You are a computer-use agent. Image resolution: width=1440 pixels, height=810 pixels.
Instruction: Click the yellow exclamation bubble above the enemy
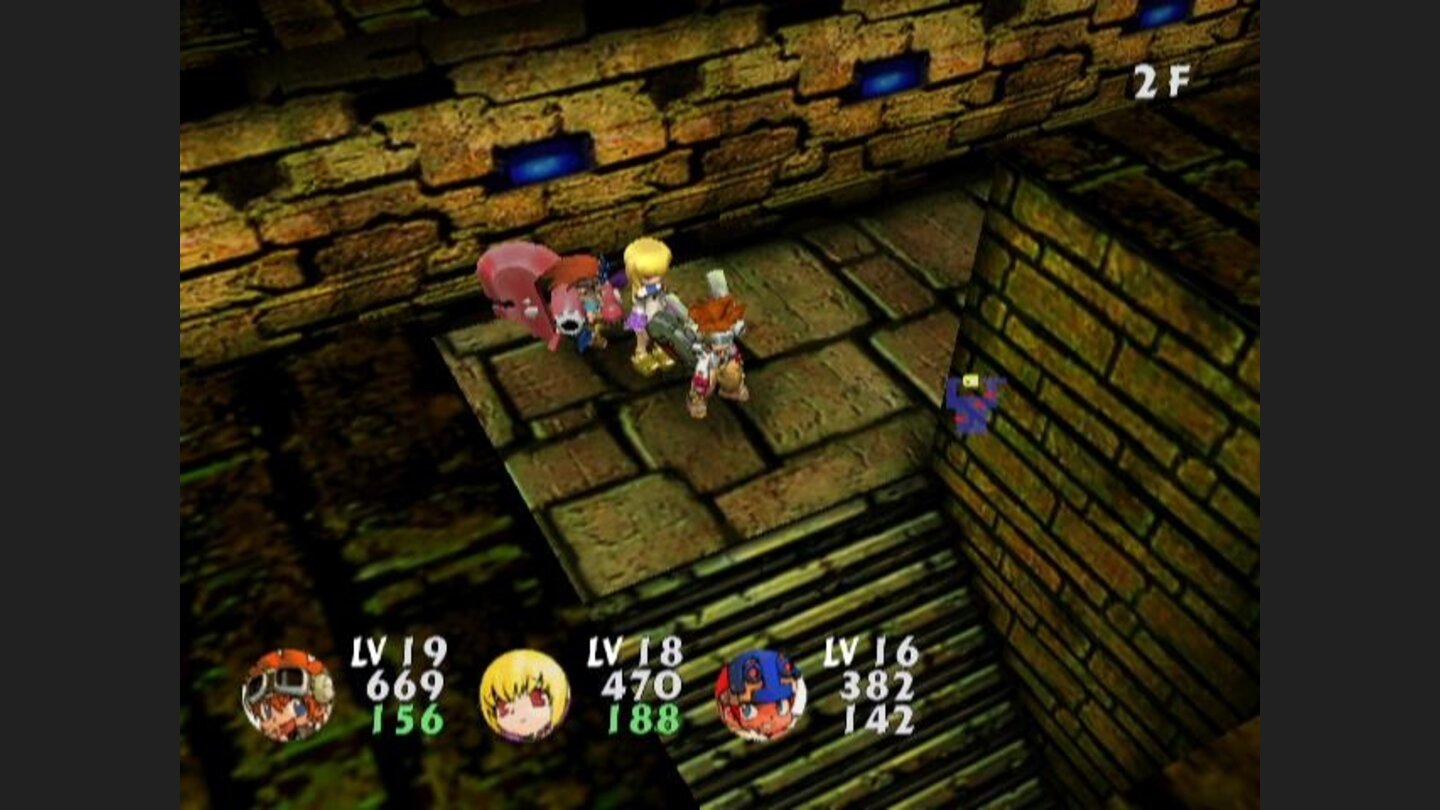click(x=970, y=383)
